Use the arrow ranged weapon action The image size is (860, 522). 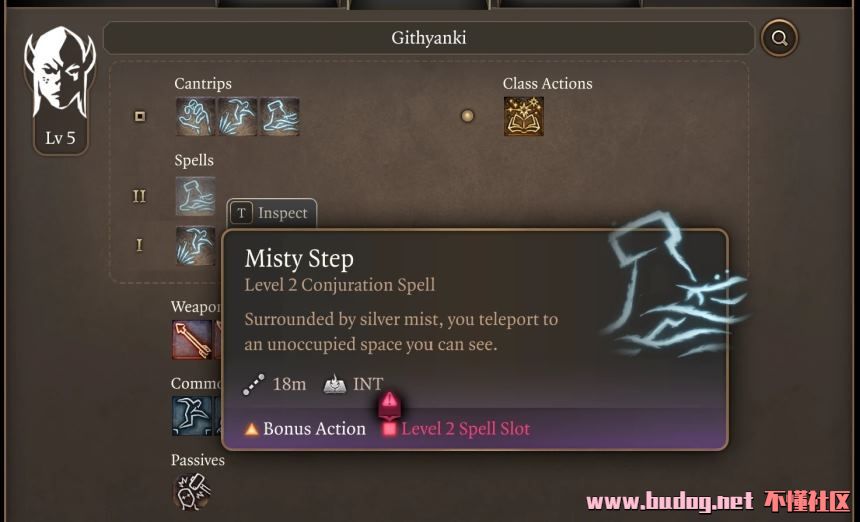[x=191, y=340]
